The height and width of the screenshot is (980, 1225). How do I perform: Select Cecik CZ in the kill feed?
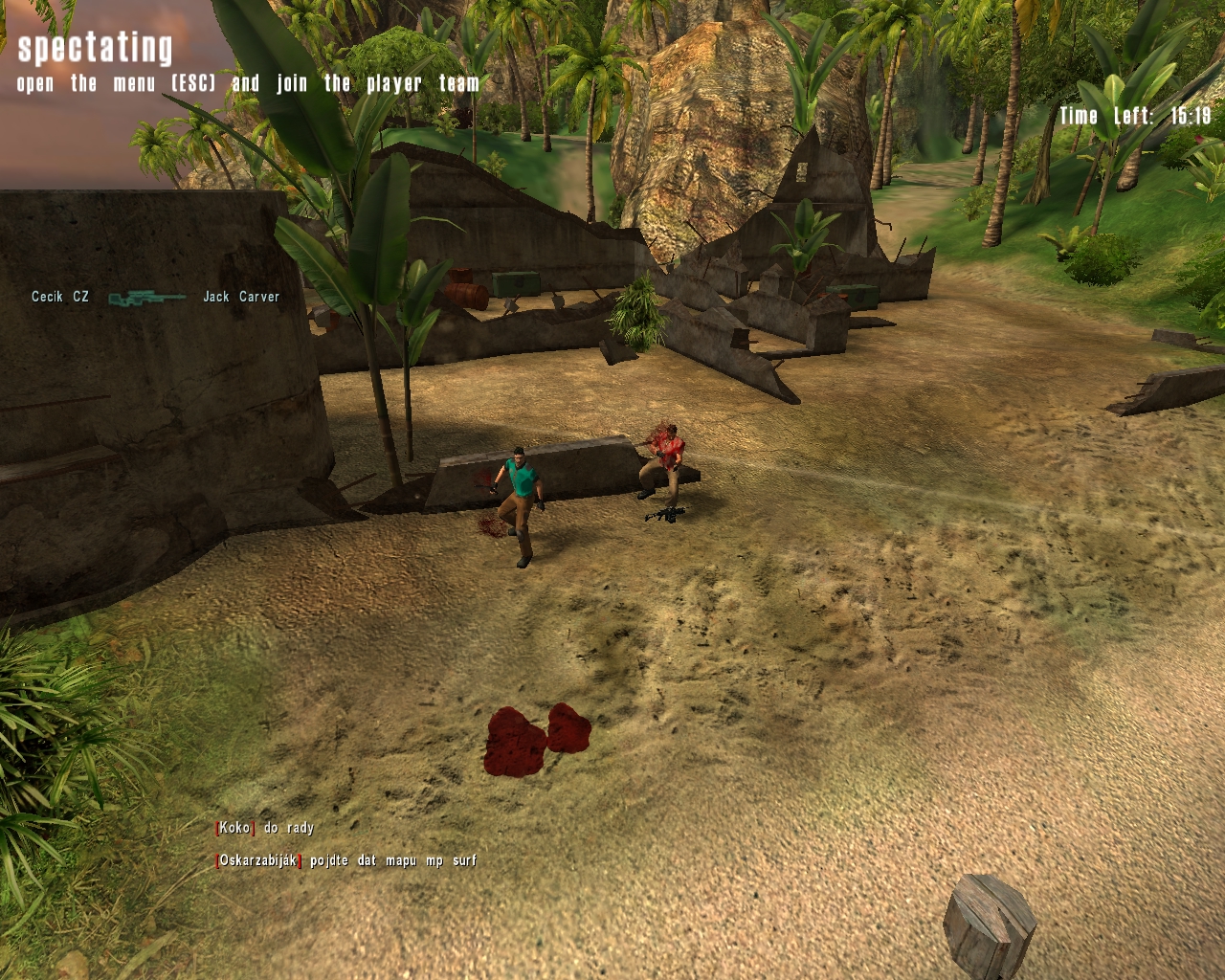click(60, 297)
